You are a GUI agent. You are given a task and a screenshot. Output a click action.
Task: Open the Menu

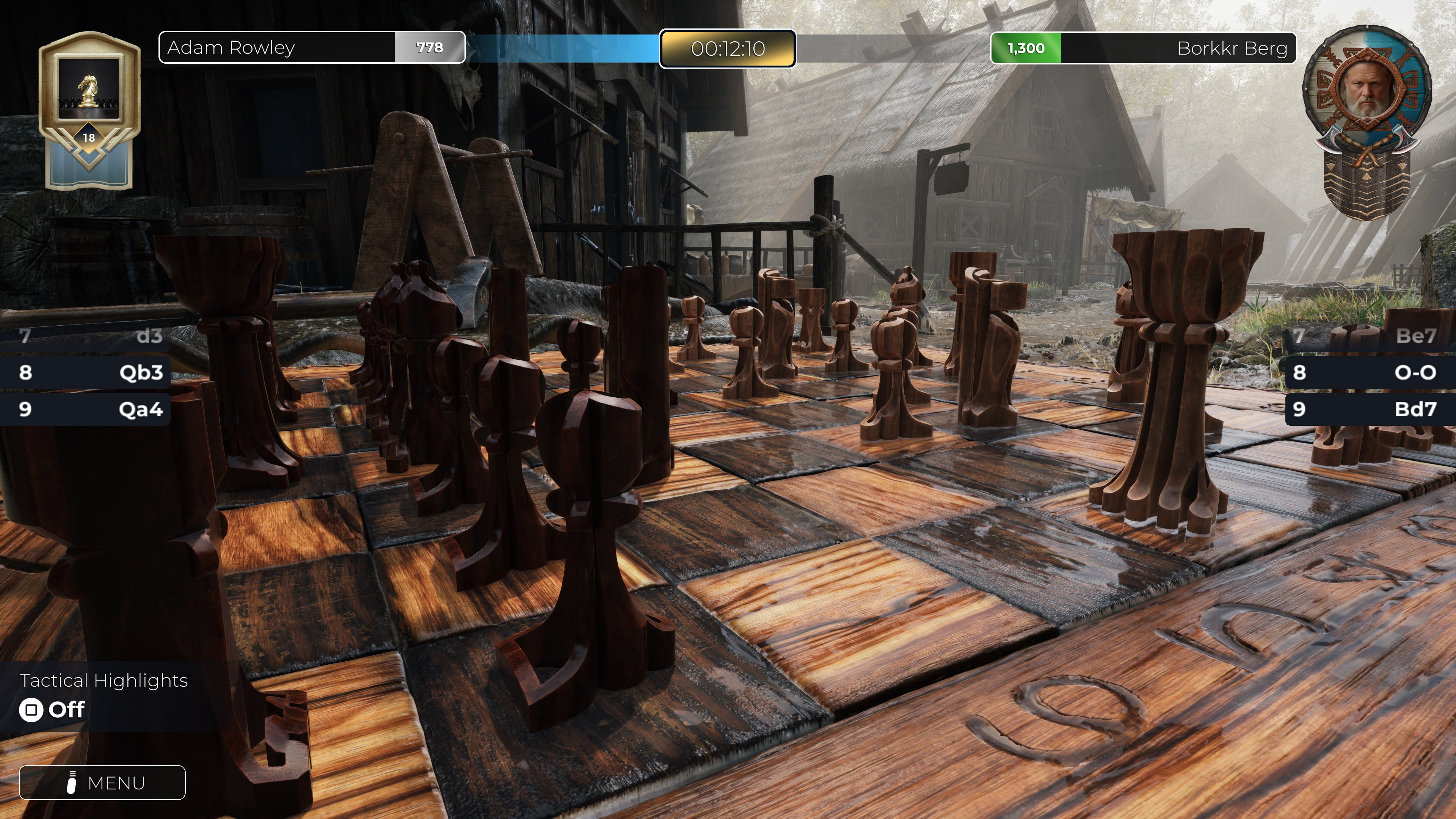tap(102, 783)
